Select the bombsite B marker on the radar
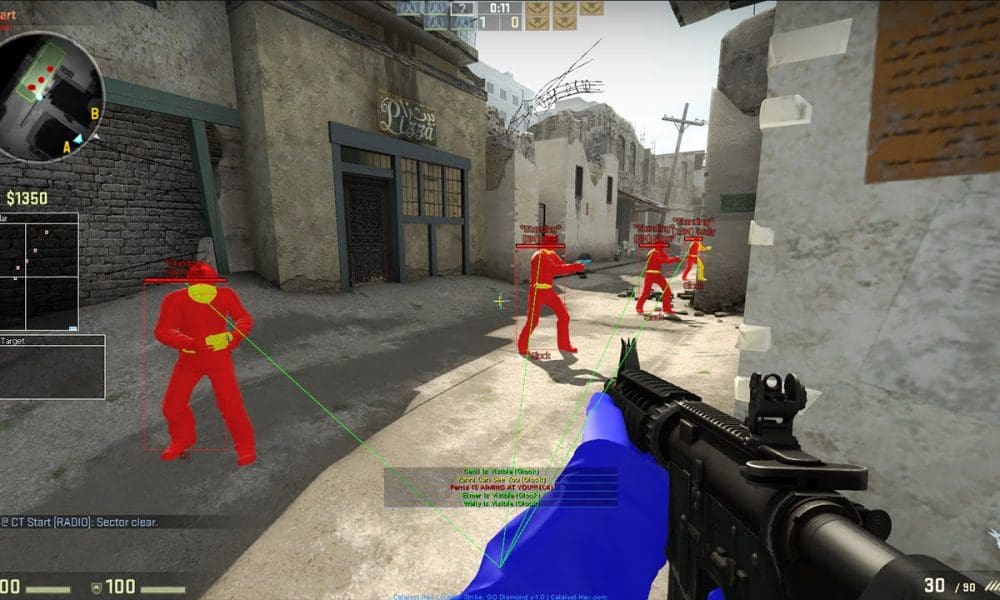The image size is (1000, 600). [x=94, y=113]
